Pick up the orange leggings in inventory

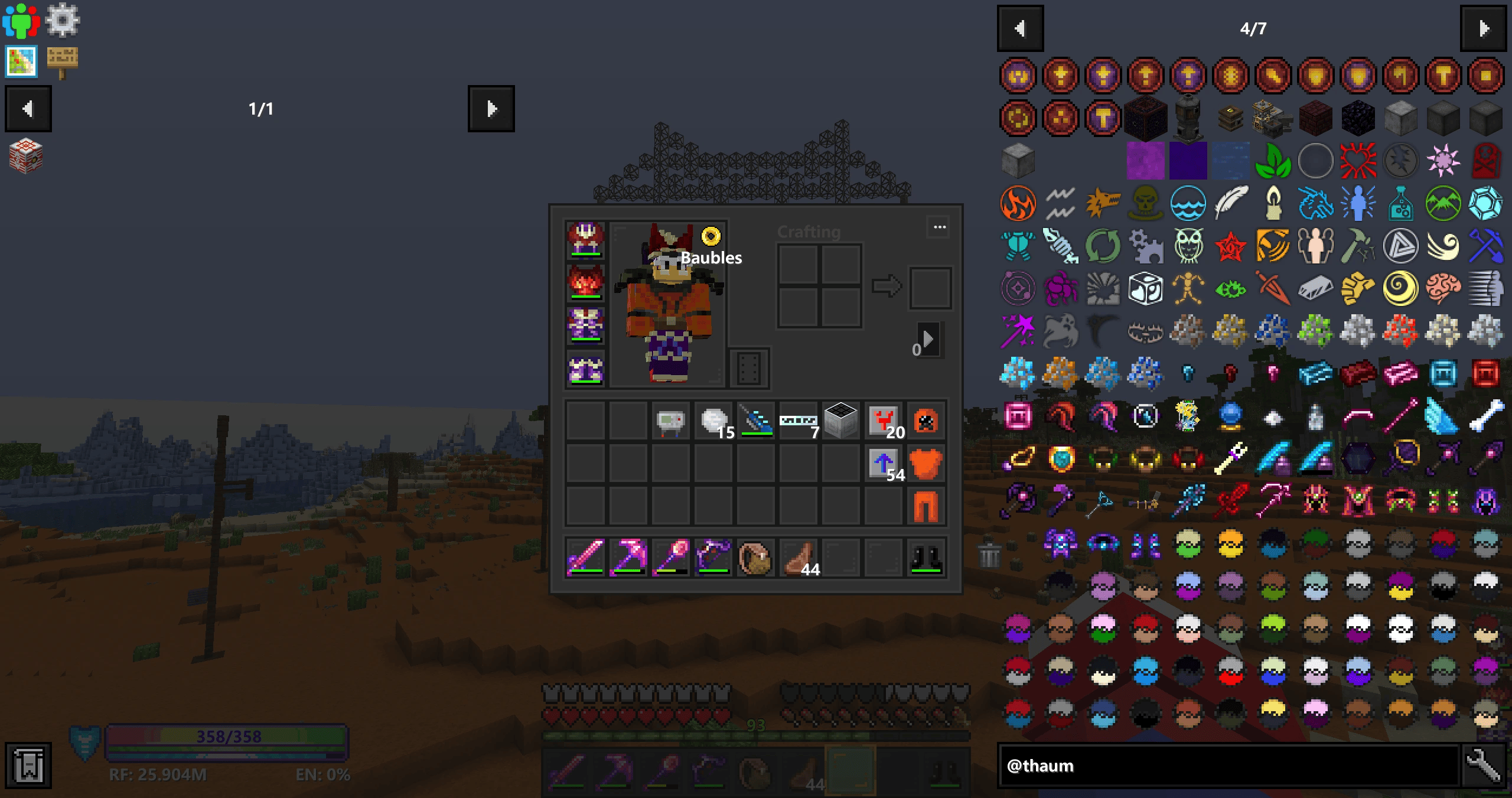[x=926, y=506]
